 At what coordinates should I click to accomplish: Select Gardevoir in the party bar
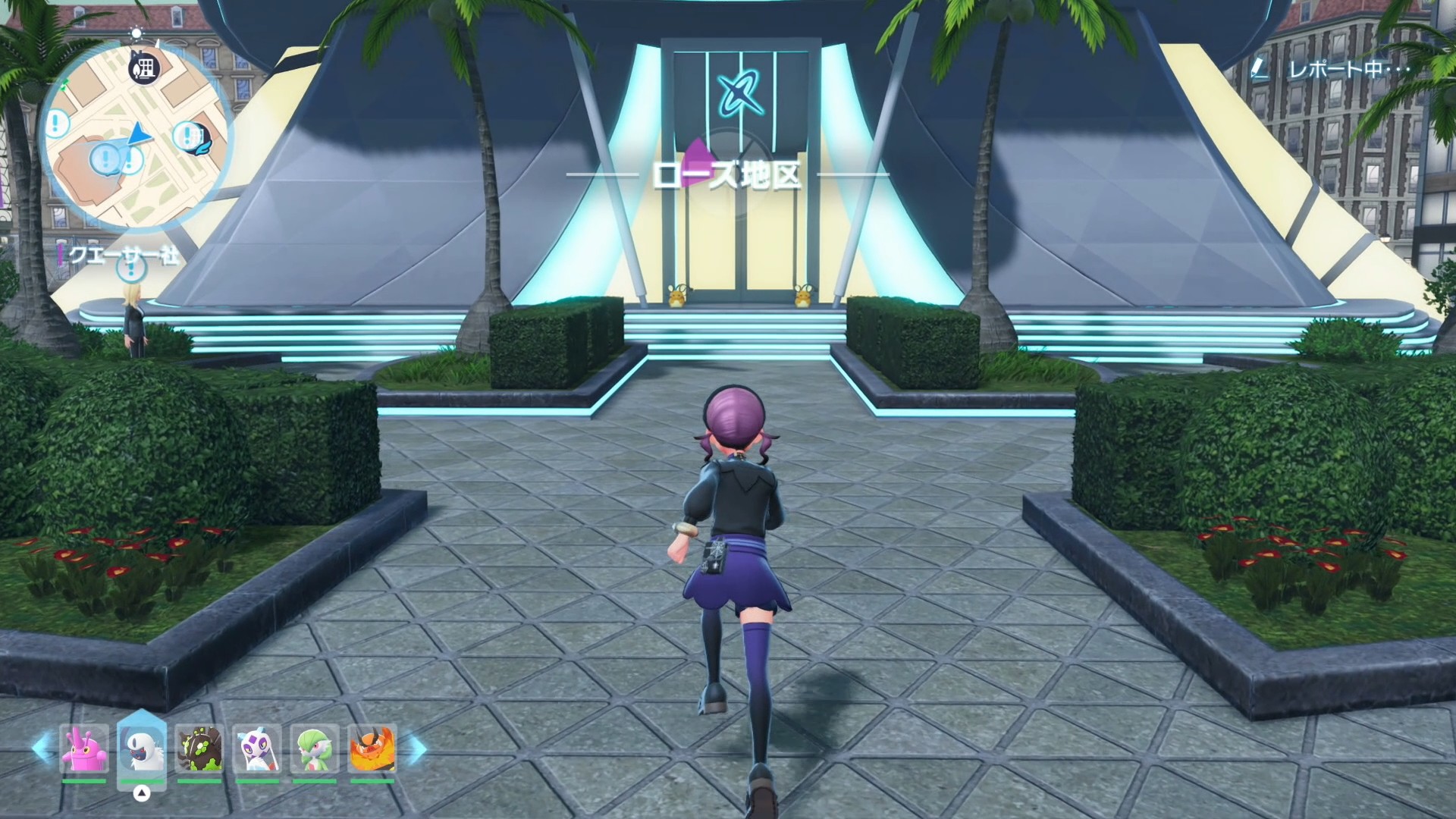[x=315, y=749]
